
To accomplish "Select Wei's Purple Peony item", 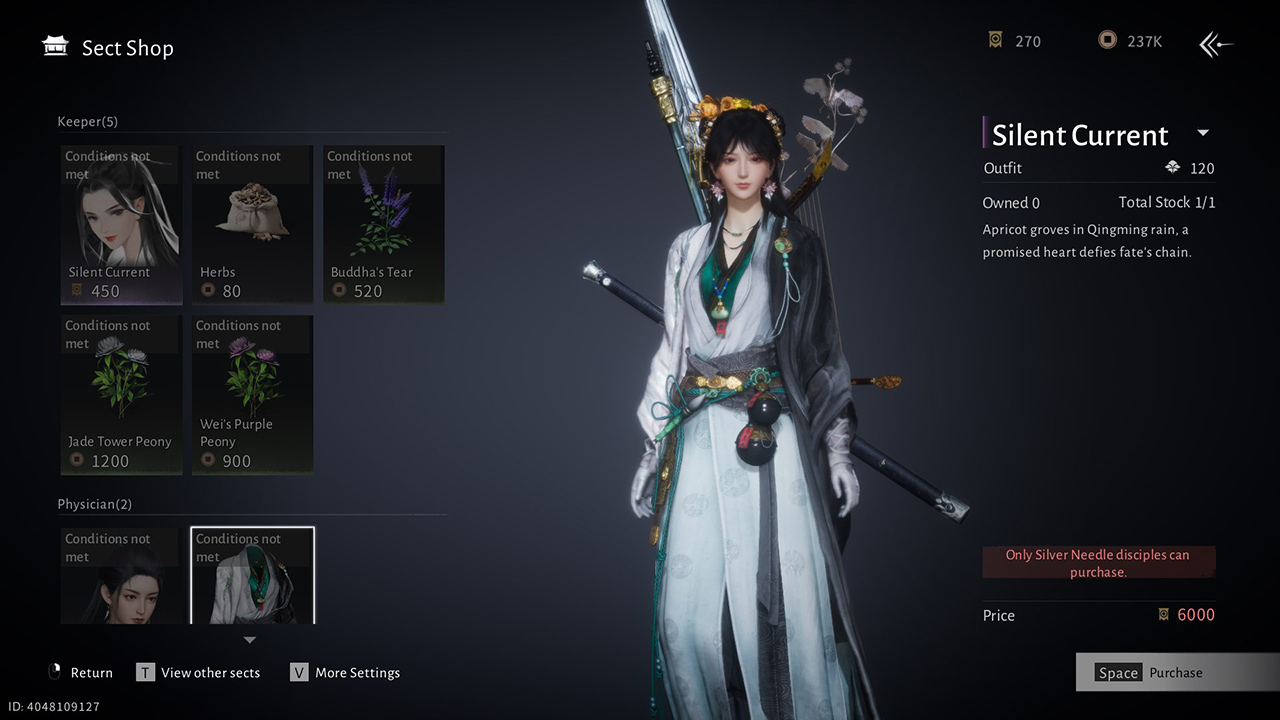I will click(x=252, y=394).
